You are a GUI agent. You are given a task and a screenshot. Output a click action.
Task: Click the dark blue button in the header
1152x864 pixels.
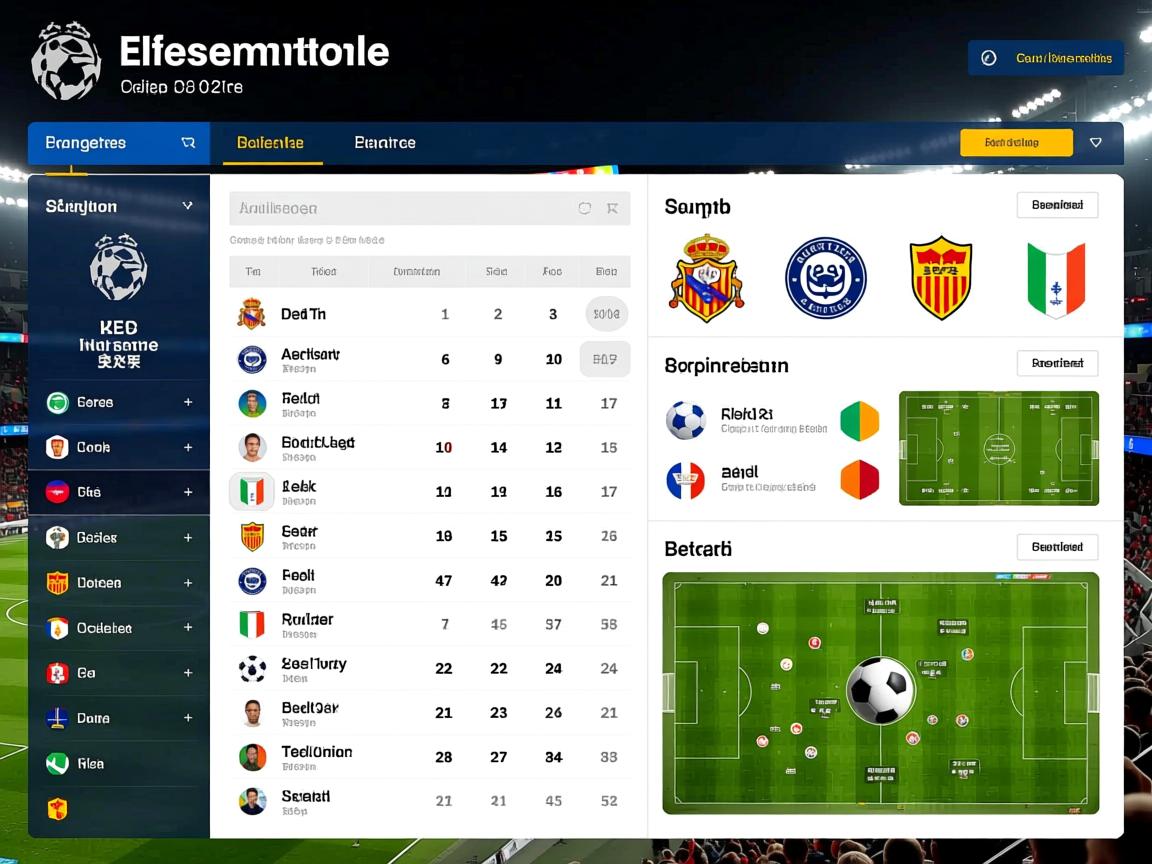click(x=1045, y=58)
